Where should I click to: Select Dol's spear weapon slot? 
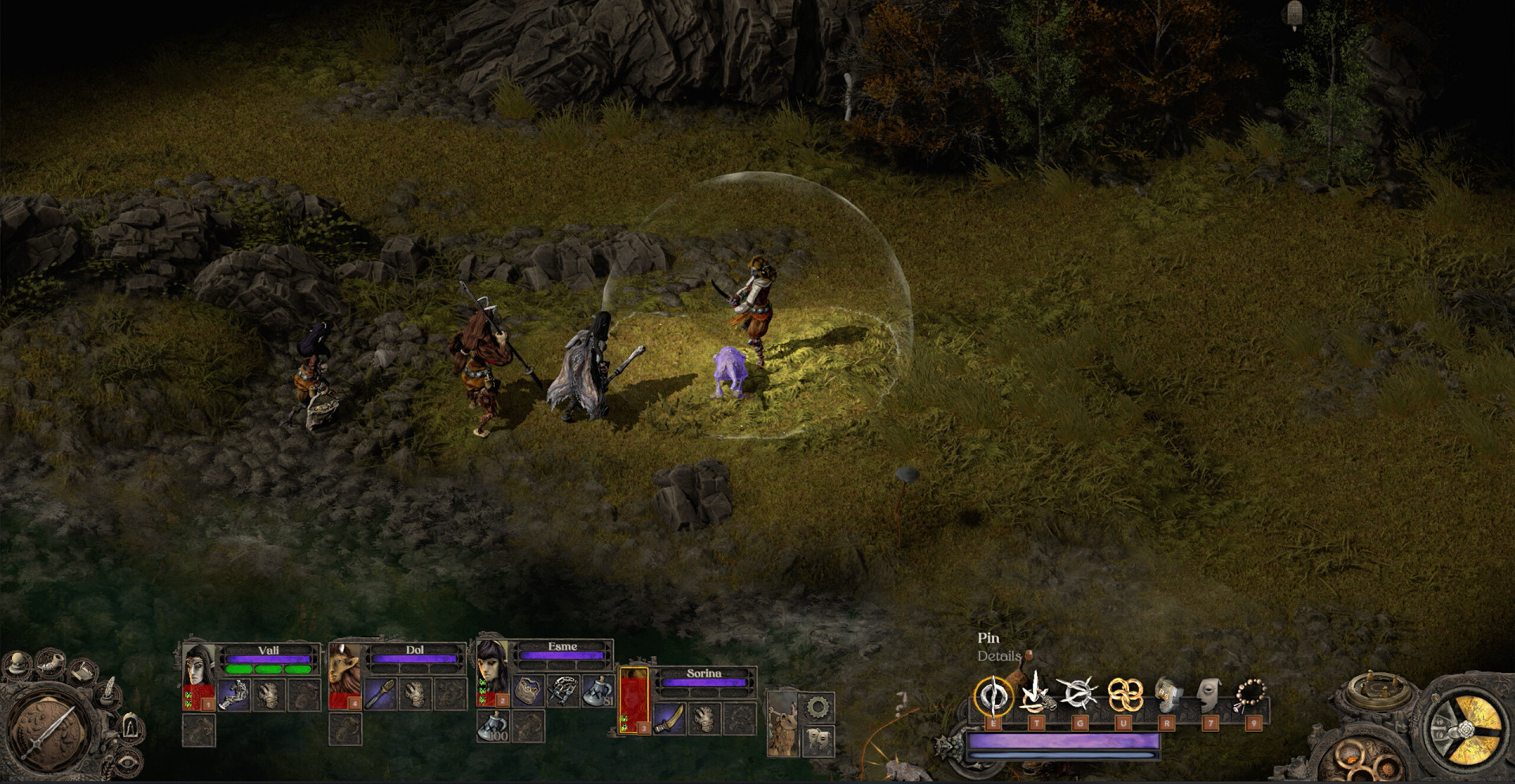tap(380, 693)
